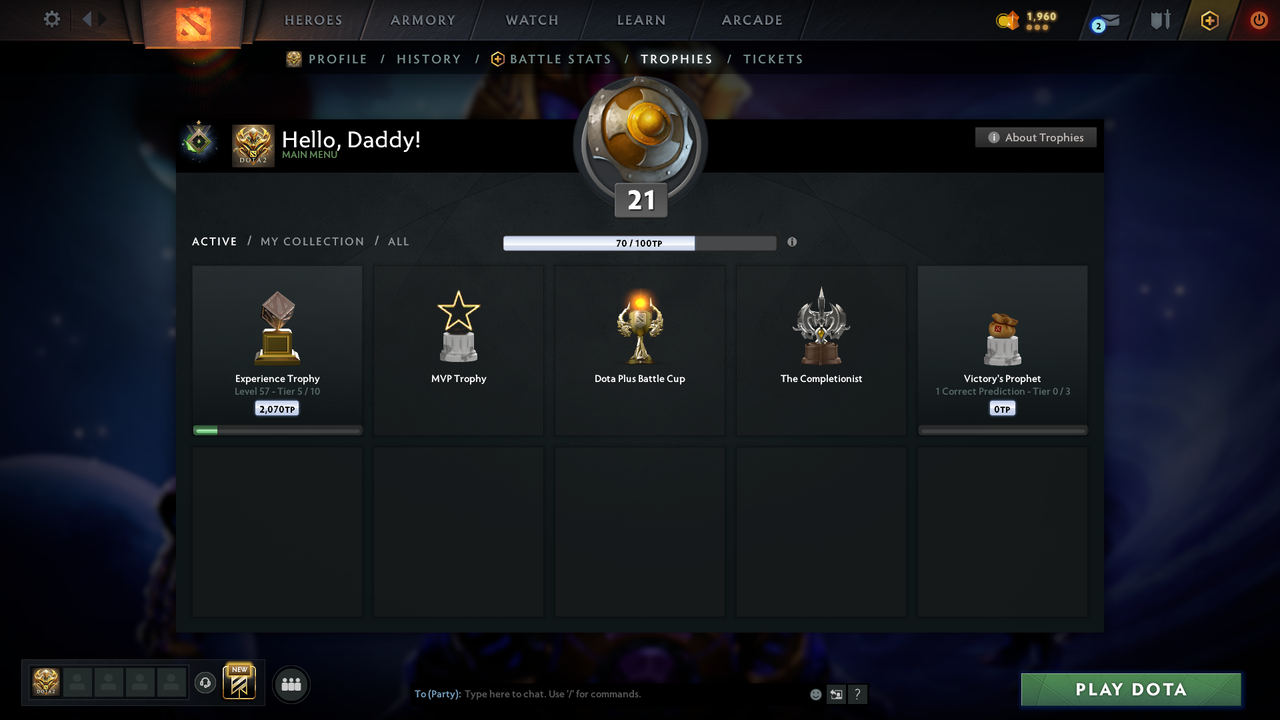This screenshot has height=720, width=1280.
Task: Click the power button to quit Dota
Action: tap(1258, 19)
